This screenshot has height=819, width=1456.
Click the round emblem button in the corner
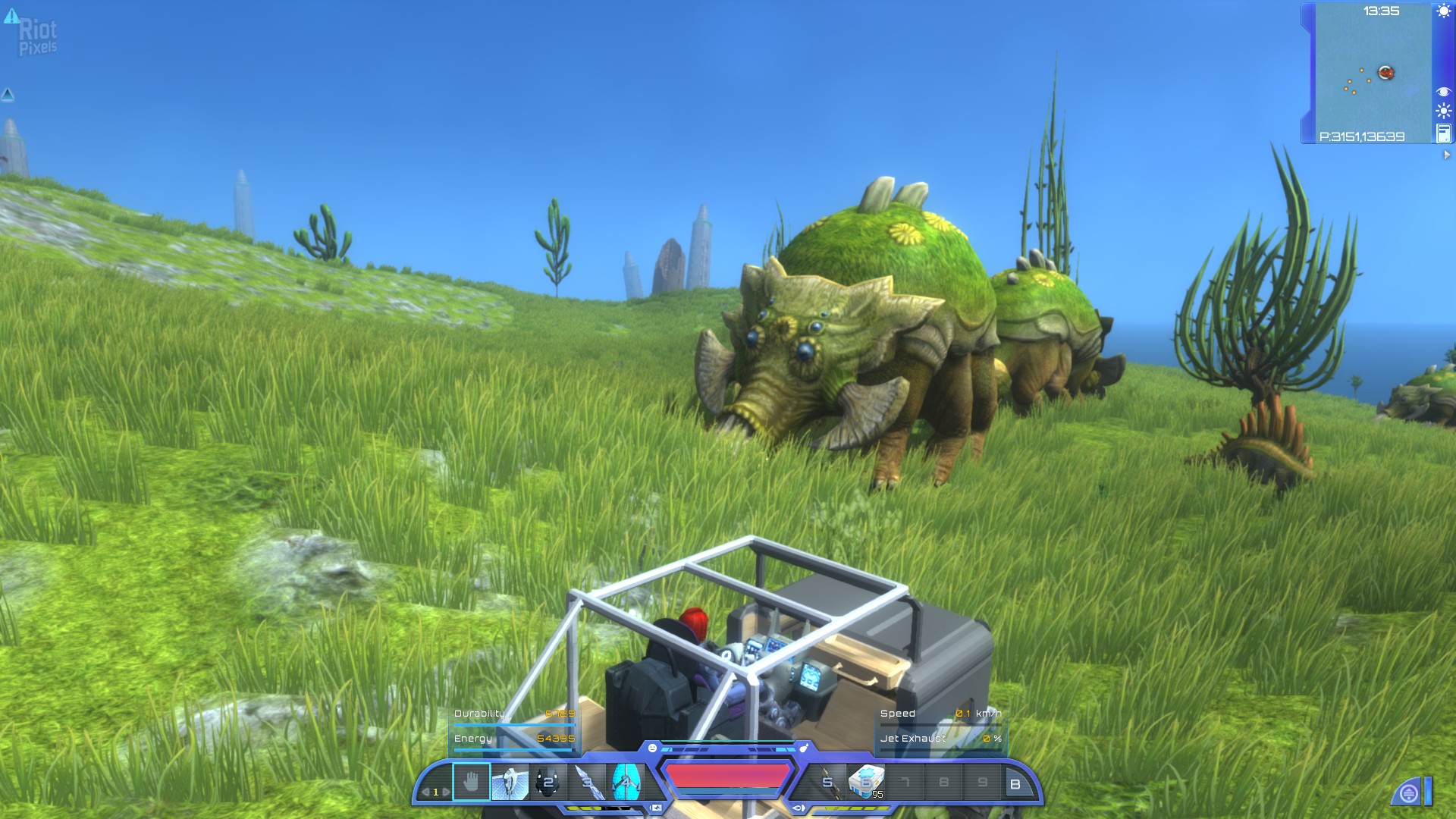[x=1408, y=793]
